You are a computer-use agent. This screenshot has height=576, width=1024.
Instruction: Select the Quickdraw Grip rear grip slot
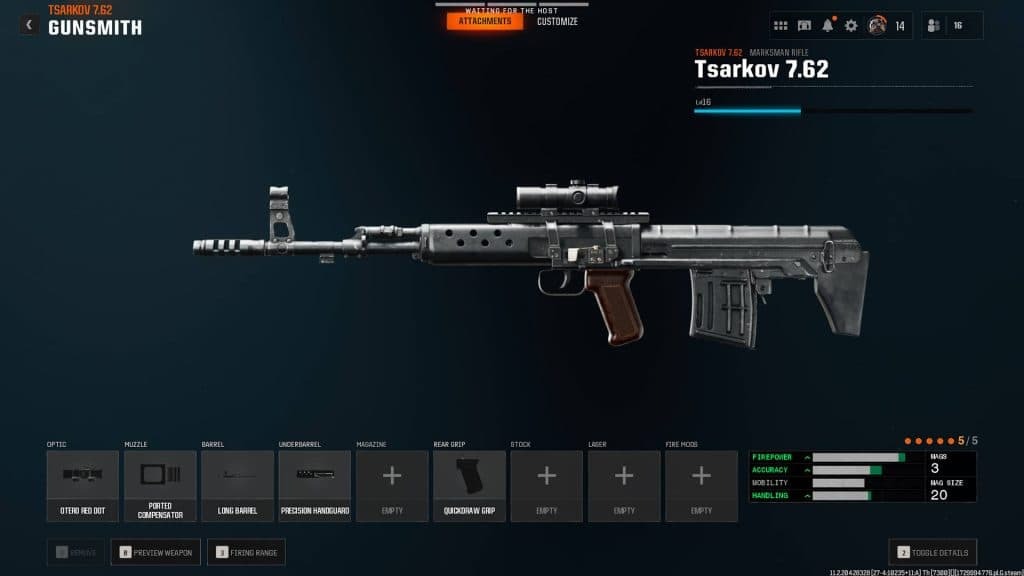469,486
